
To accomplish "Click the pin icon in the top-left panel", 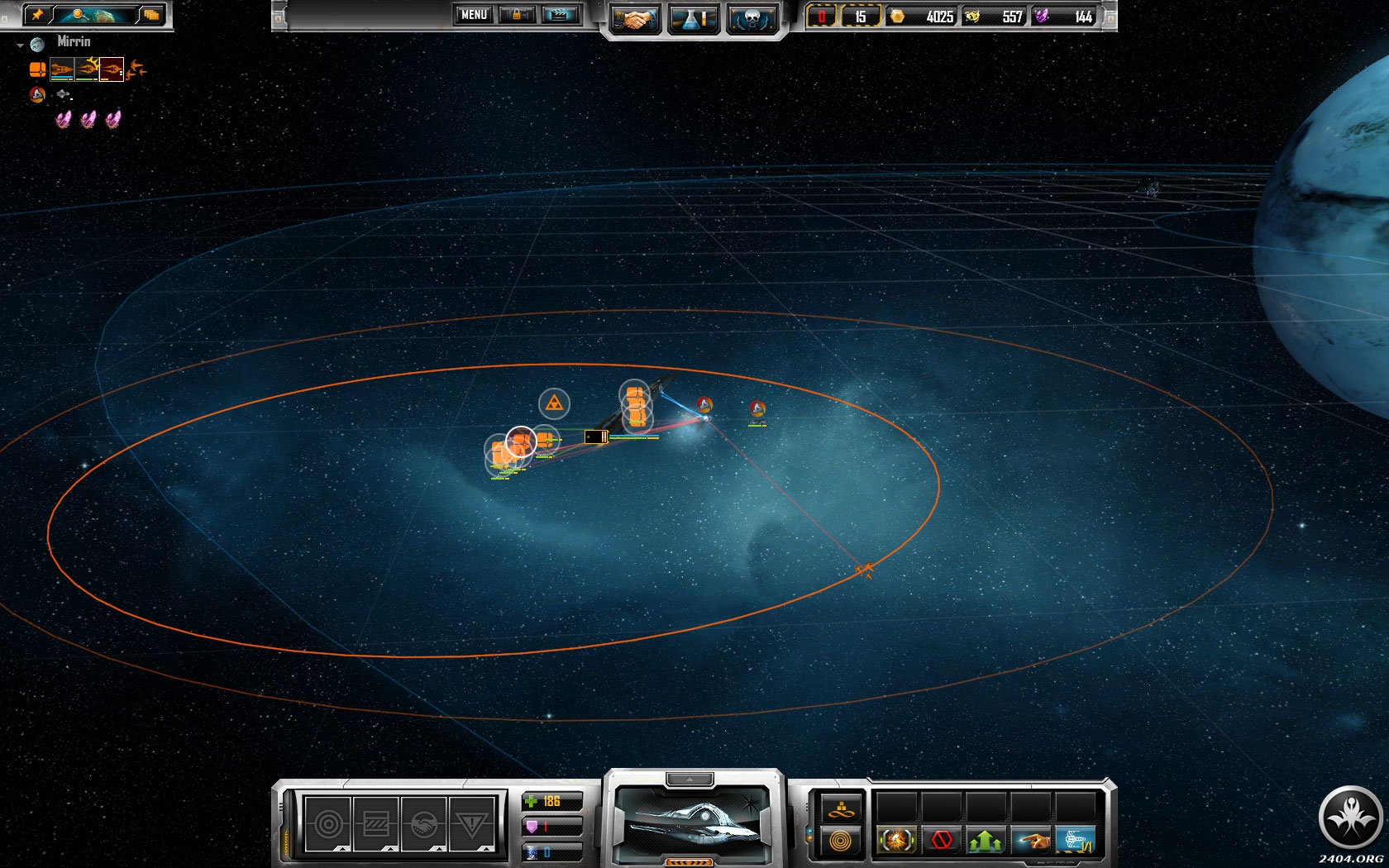I will pyautogui.click(x=37, y=14).
